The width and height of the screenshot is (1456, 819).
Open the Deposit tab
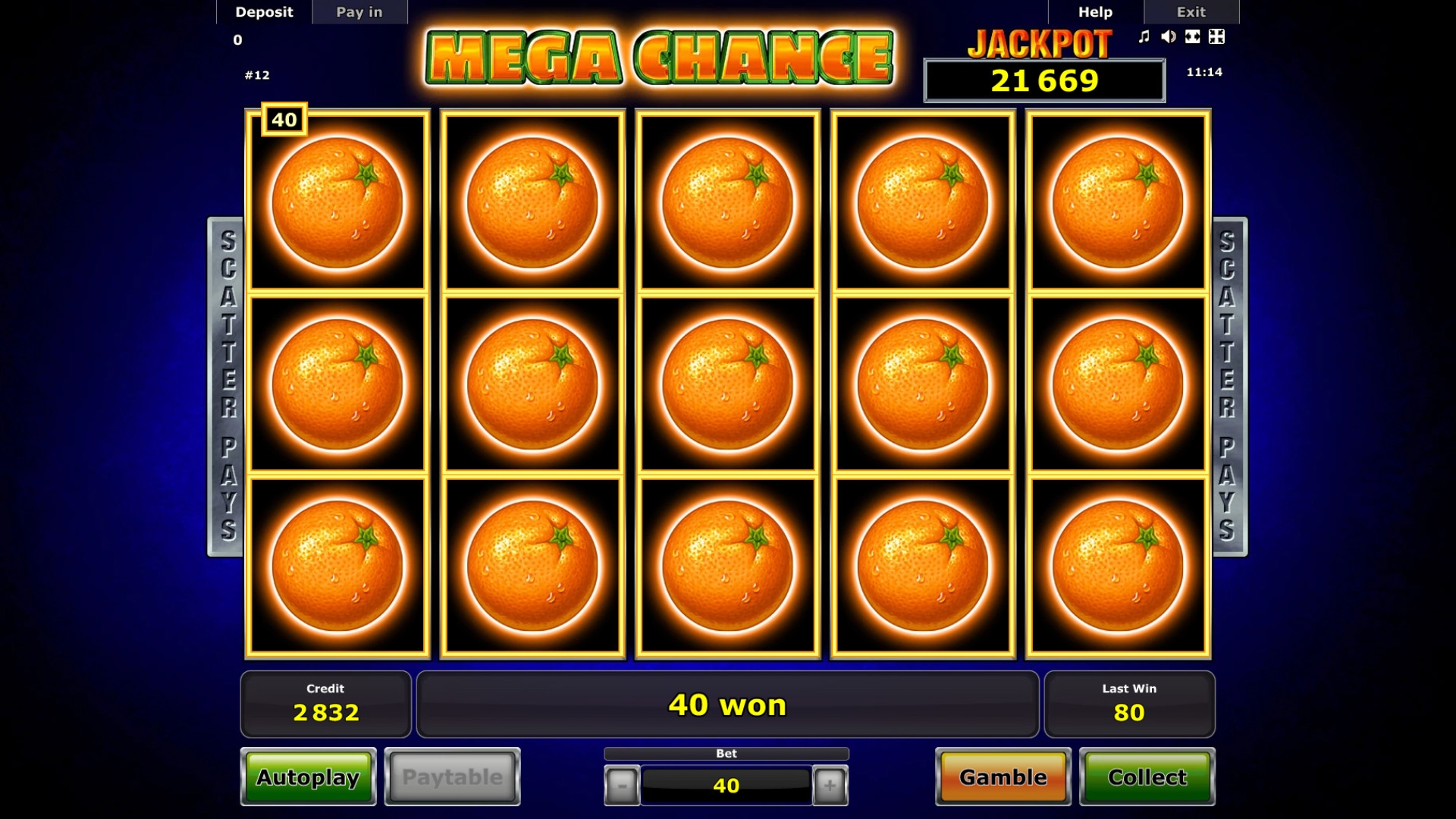(x=264, y=12)
